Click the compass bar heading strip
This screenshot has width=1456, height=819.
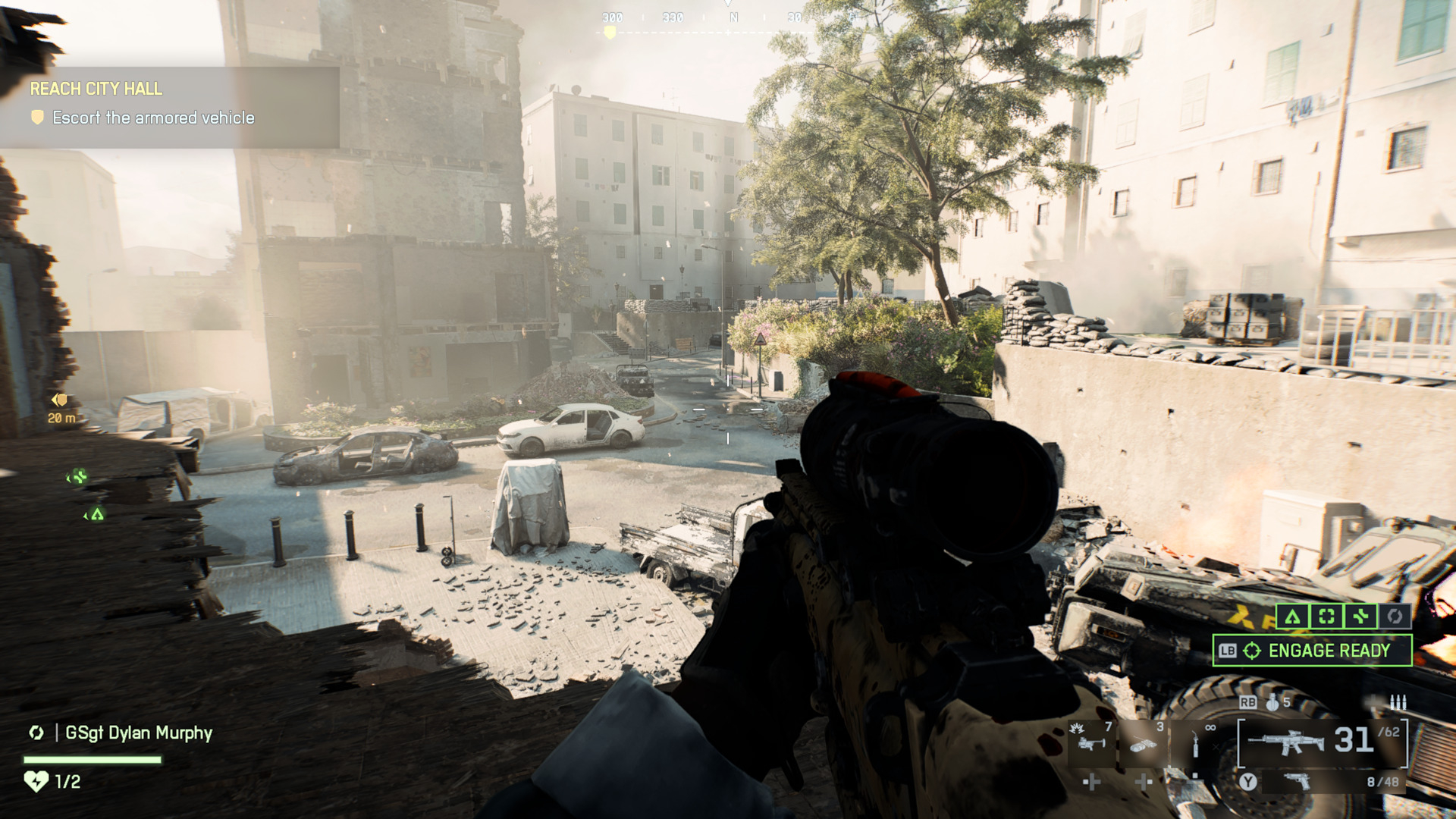[x=728, y=18]
